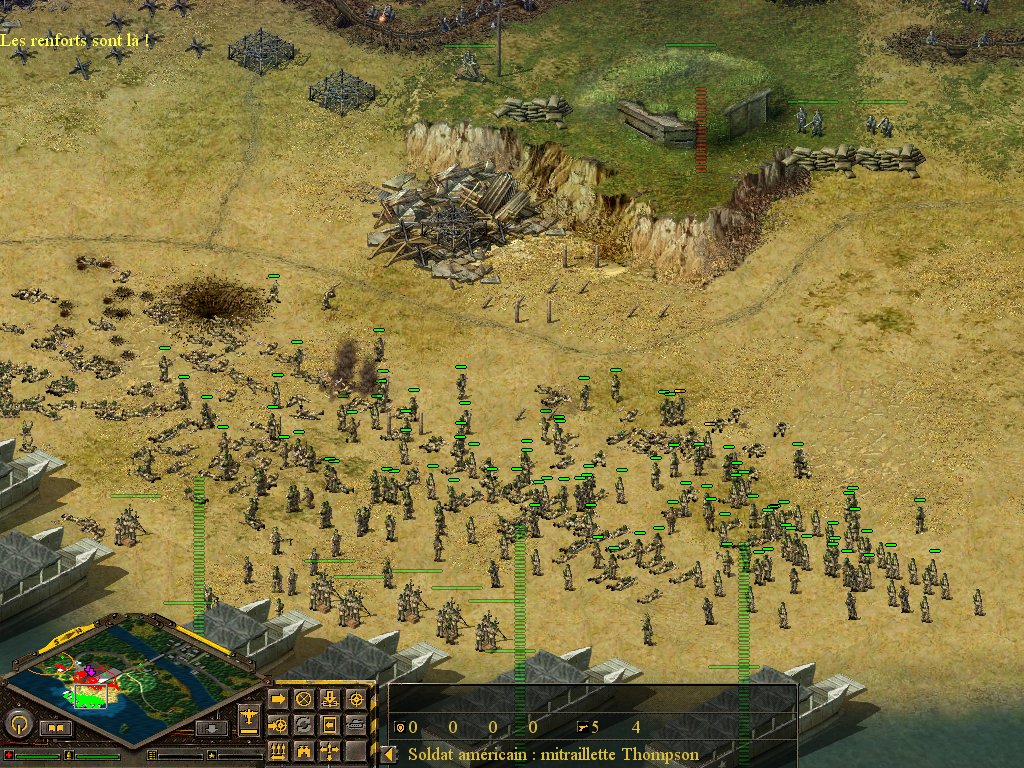Click the open book objectives button
Screen dimensions: 1024x768
(56, 728)
